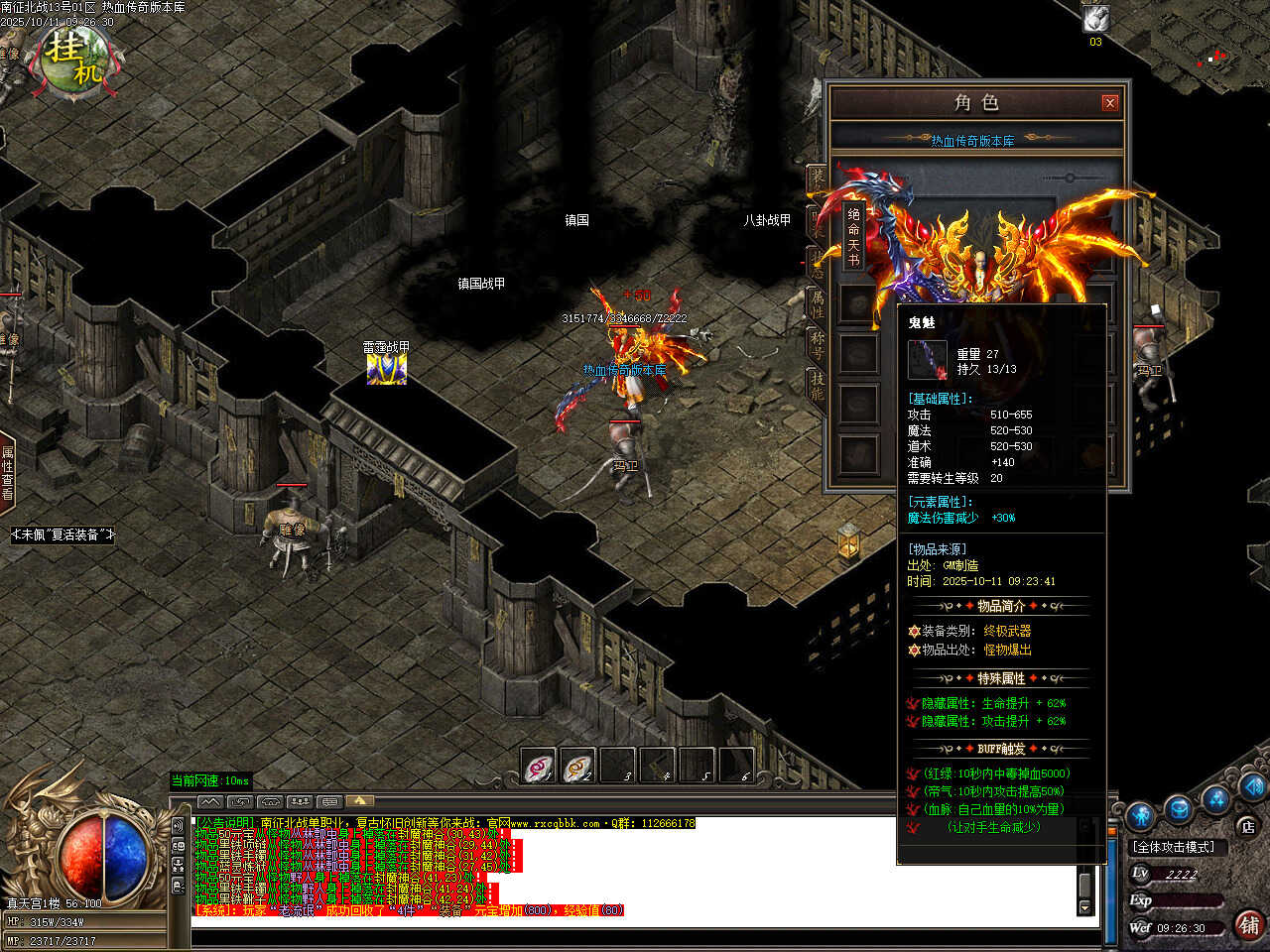Open the 称号 titles tab
1270x952 pixels.
pos(817,344)
